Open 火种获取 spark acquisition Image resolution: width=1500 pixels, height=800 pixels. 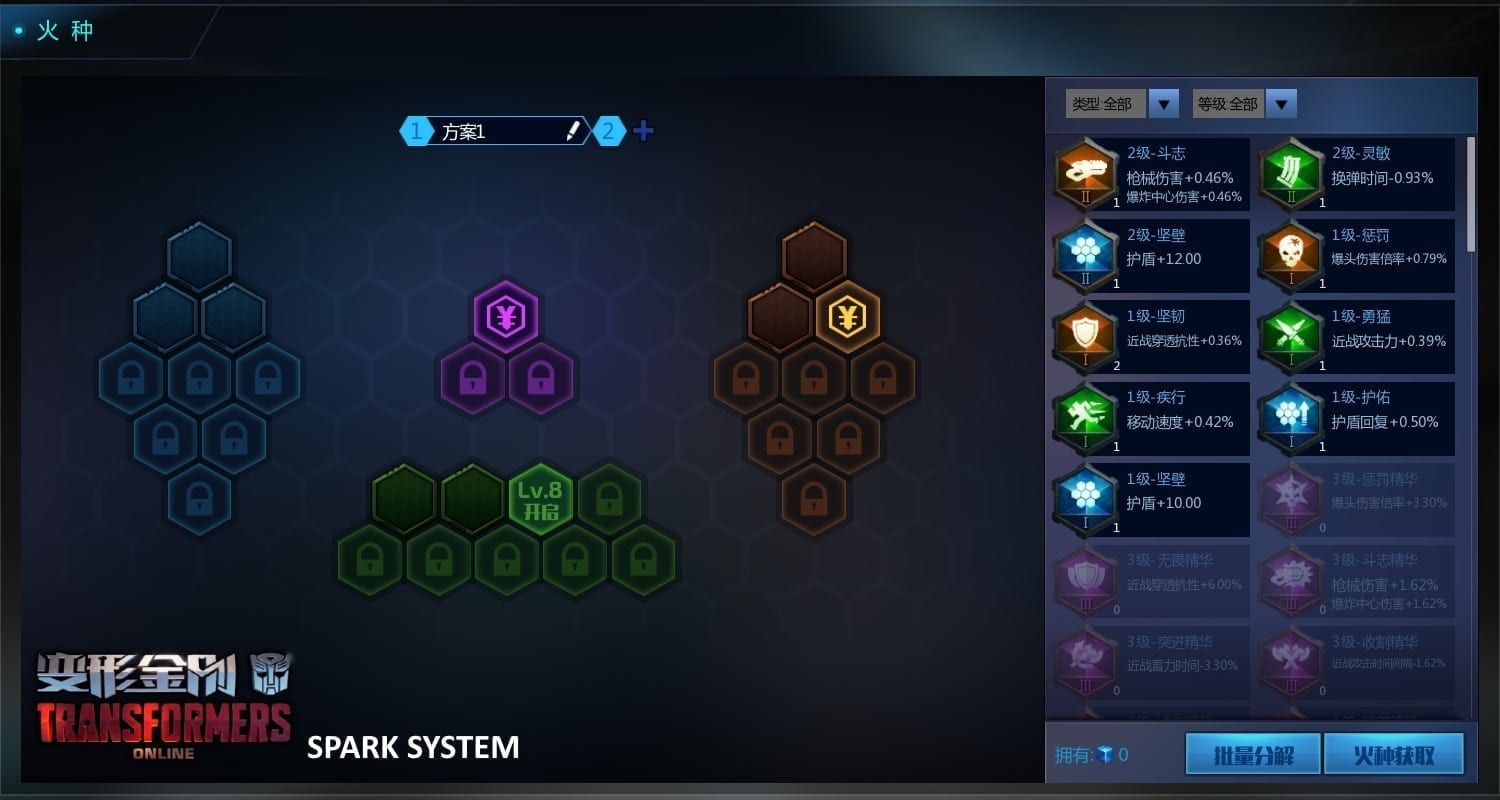click(x=1393, y=754)
